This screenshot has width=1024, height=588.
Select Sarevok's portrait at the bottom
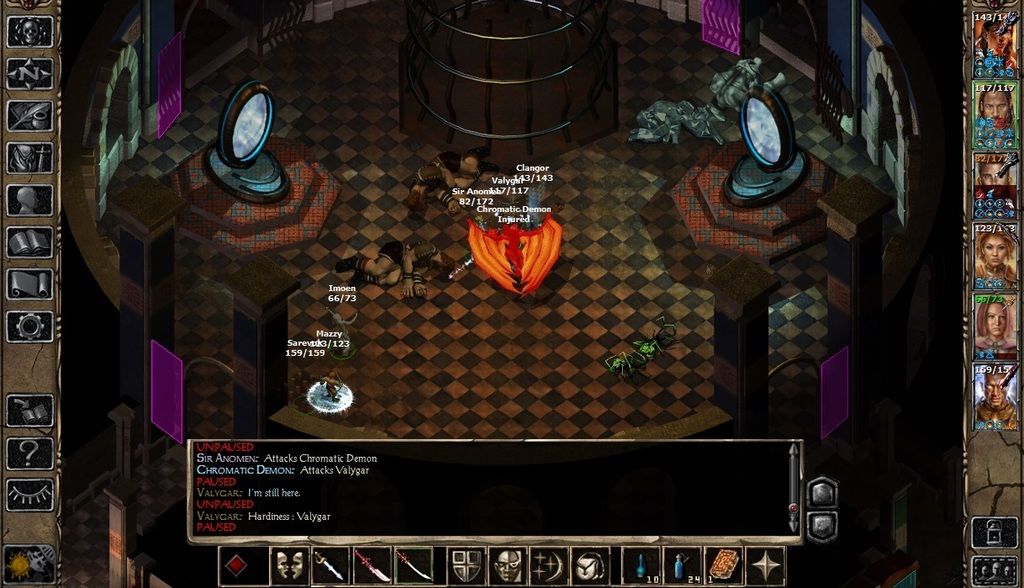(x=995, y=396)
